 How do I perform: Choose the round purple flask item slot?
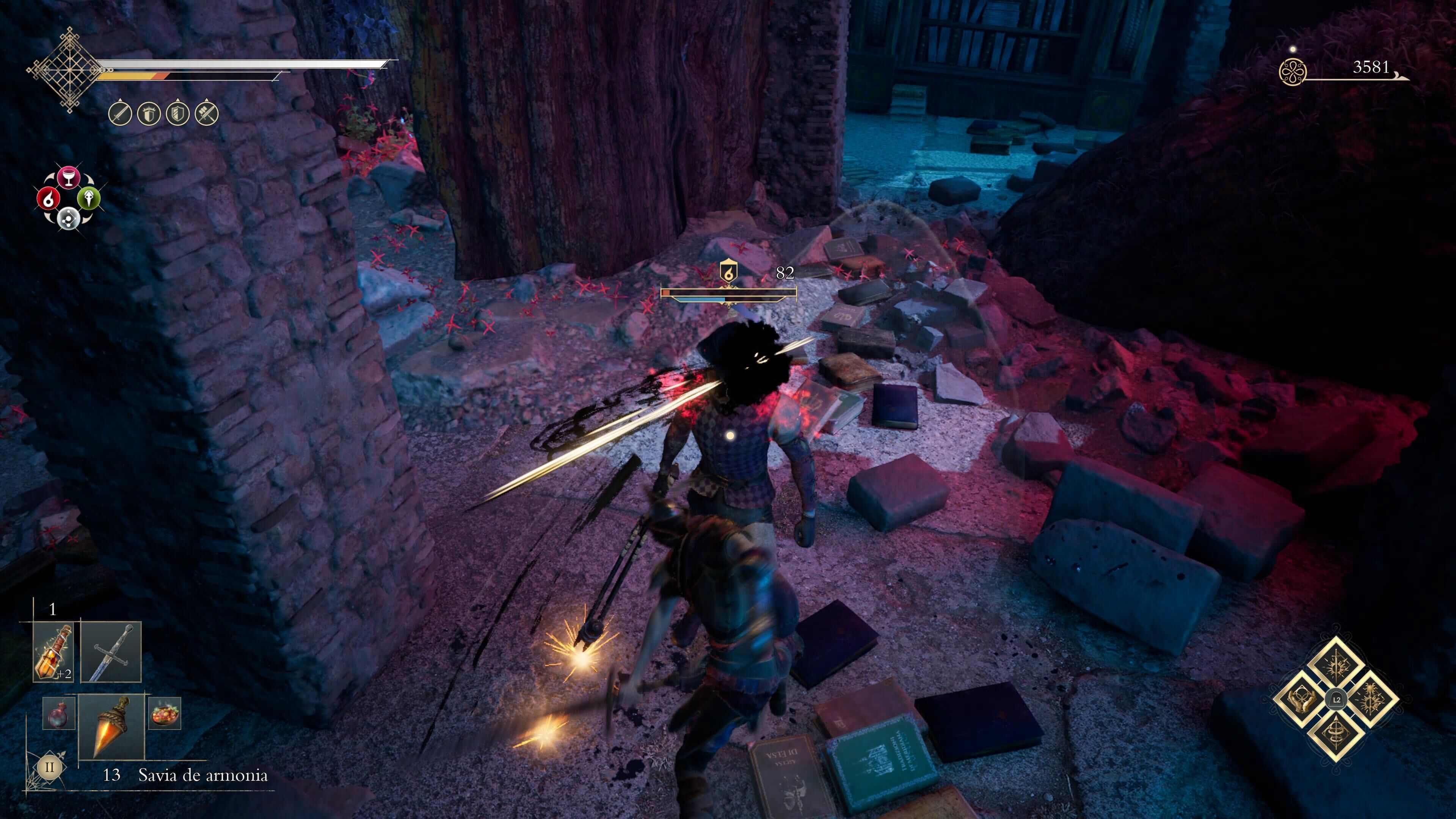tap(59, 713)
